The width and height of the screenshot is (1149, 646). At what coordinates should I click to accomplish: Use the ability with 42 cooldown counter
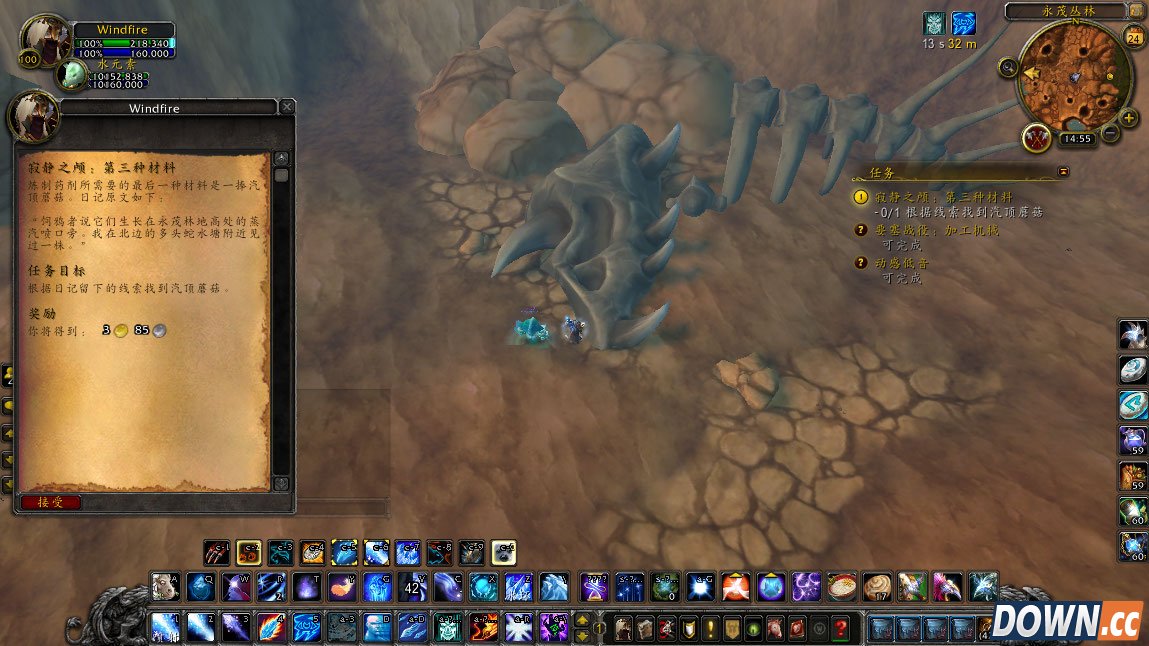pyautogui.click(x=412, y=585)
